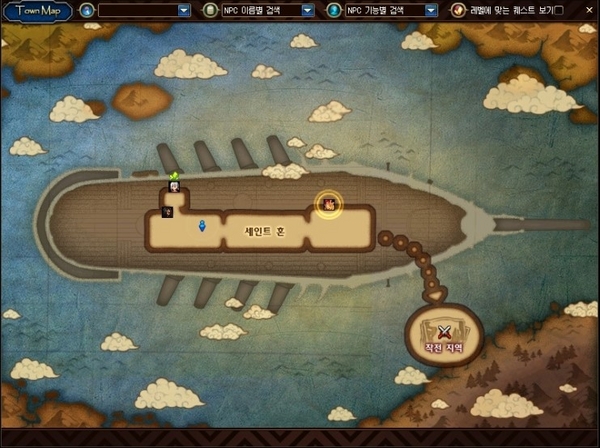Viewport: 600px width, 448px height.
Task: Open the first empty dropdown in the top bar
Action: pos(183,10)
